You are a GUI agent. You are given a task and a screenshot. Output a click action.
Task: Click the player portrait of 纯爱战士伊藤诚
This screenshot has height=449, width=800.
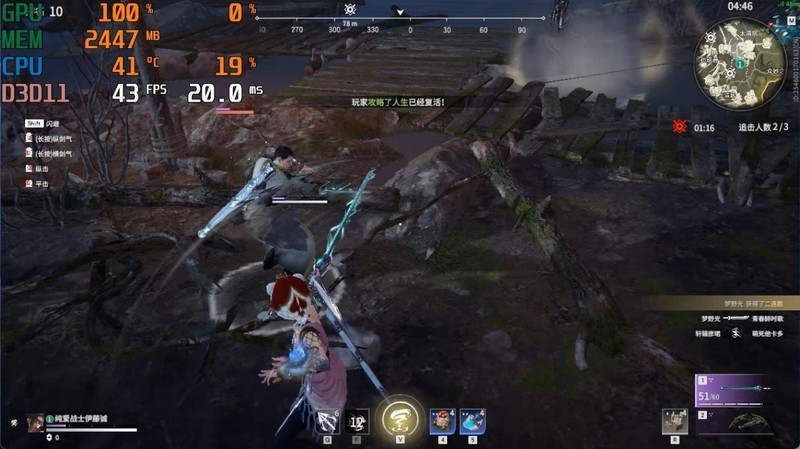tap(36, 422)
